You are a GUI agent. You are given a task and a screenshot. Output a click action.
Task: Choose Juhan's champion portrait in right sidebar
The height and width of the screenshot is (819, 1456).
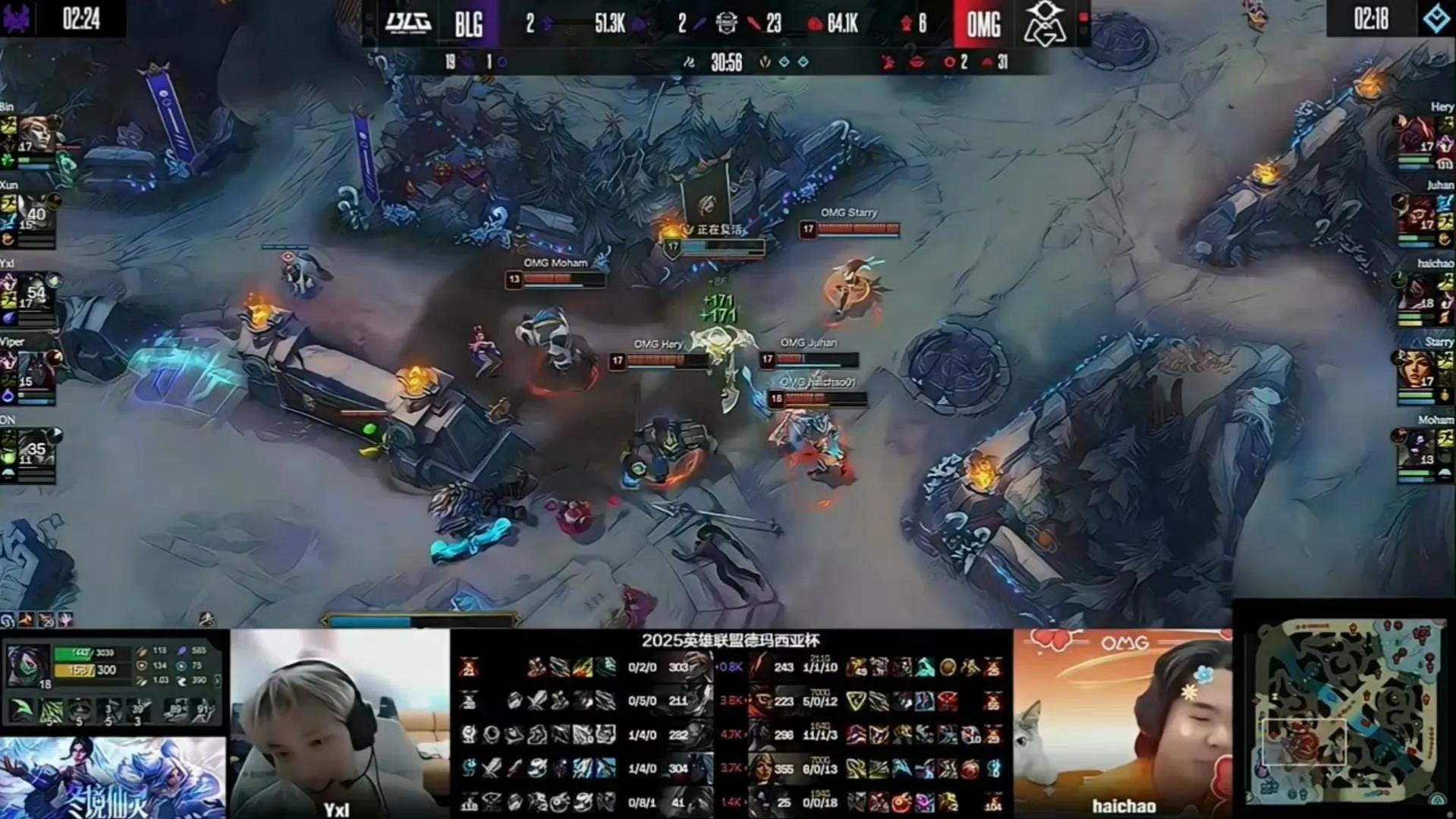1417,215
